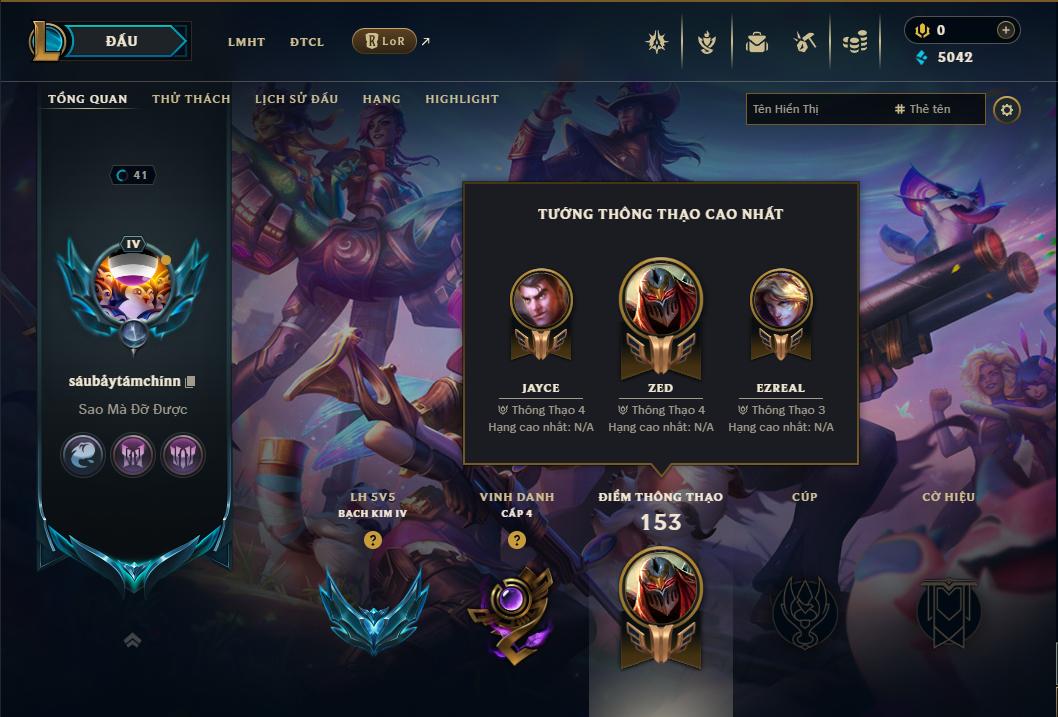Image resolution: width=1058 pixels, height=717 pixels.
Task: Open the LMHT menu entry
Action: coord(246,42)
